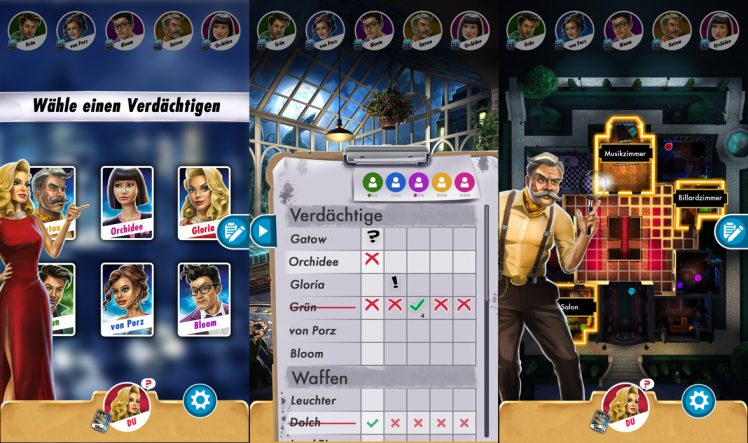748x443 pixels.
Task: Toggle the green checkmark in the Grün row
Action: point(418,305)
